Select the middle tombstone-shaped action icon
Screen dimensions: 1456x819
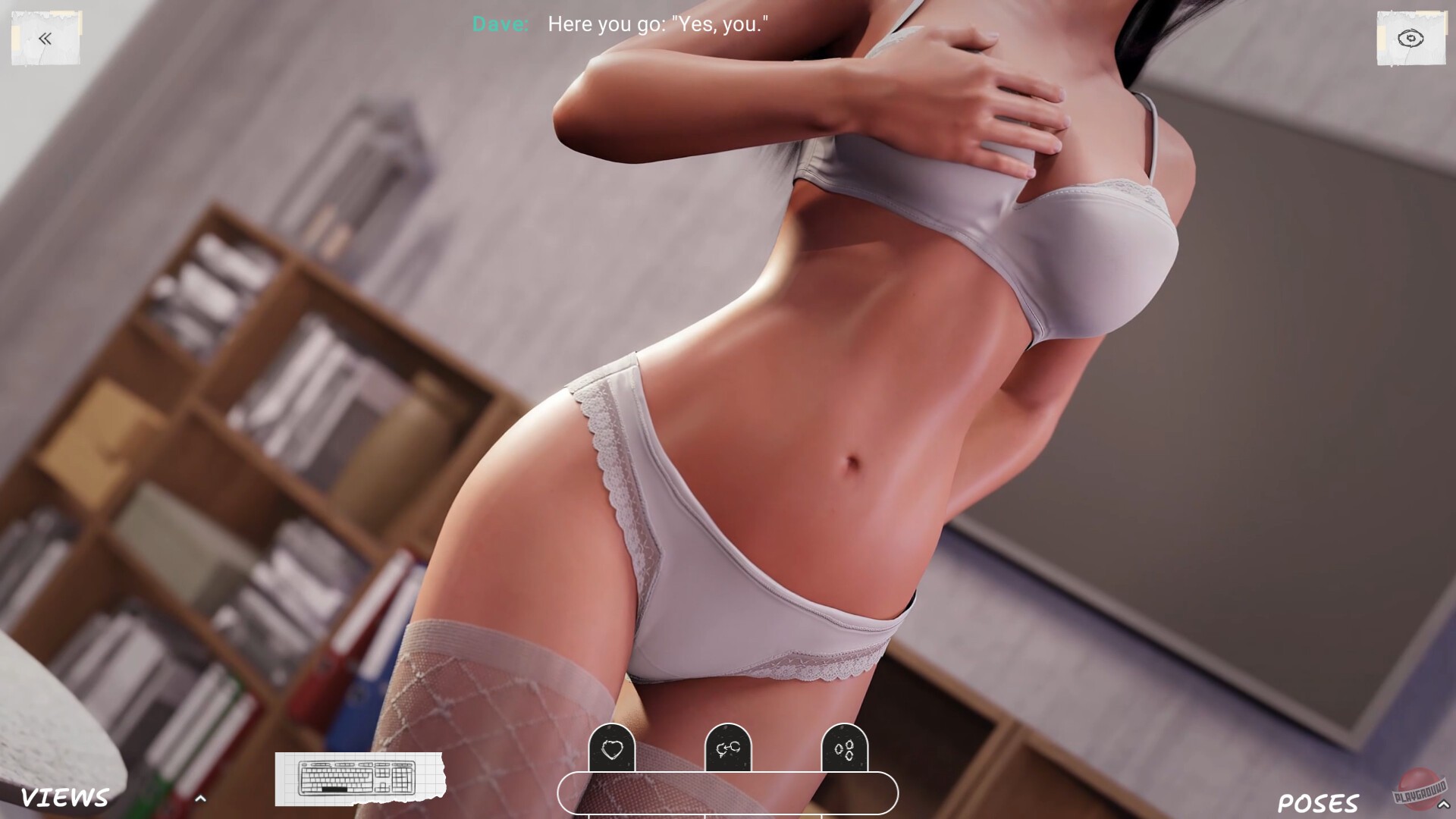[x=728, y=751]
